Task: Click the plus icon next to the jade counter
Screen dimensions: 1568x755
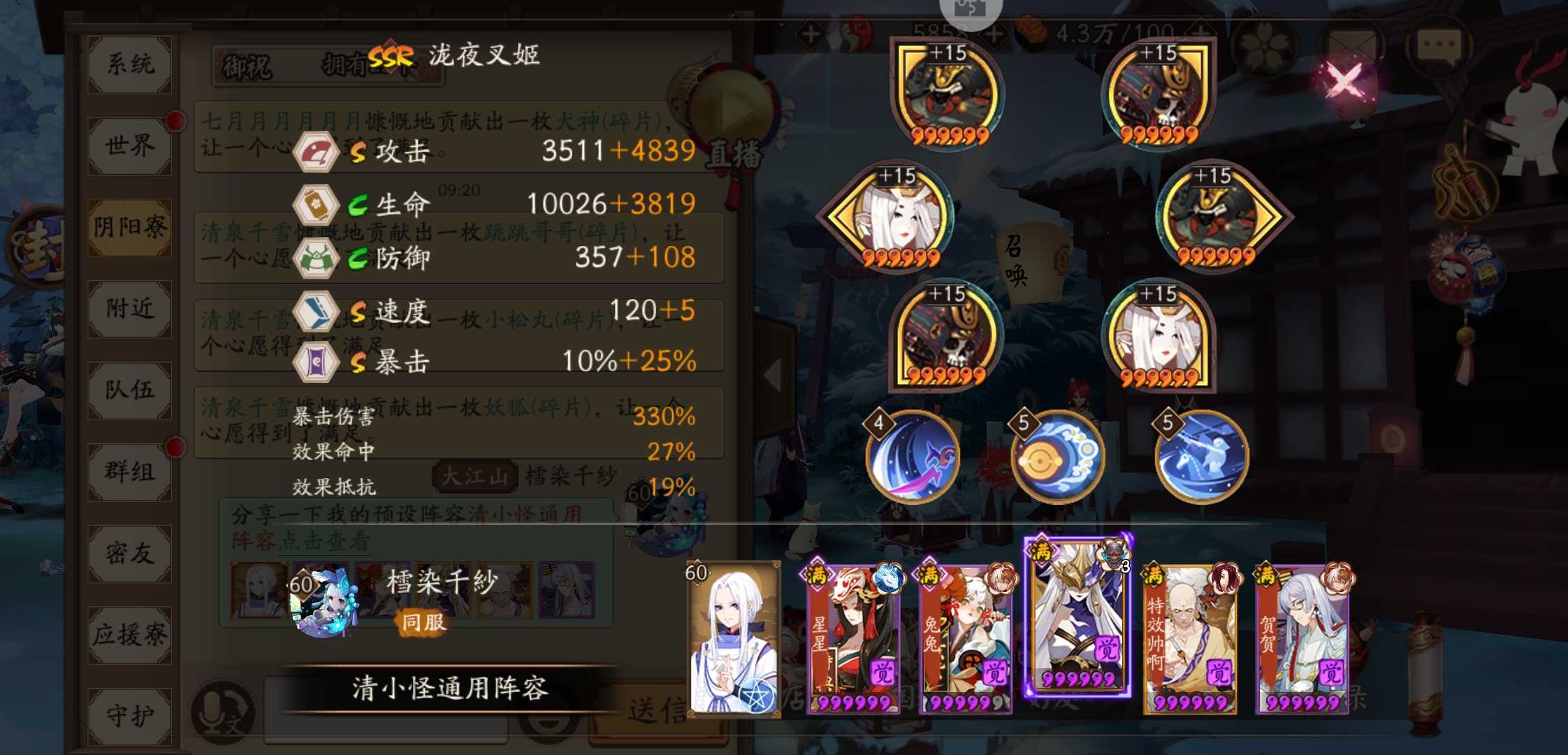Action: 993,33
